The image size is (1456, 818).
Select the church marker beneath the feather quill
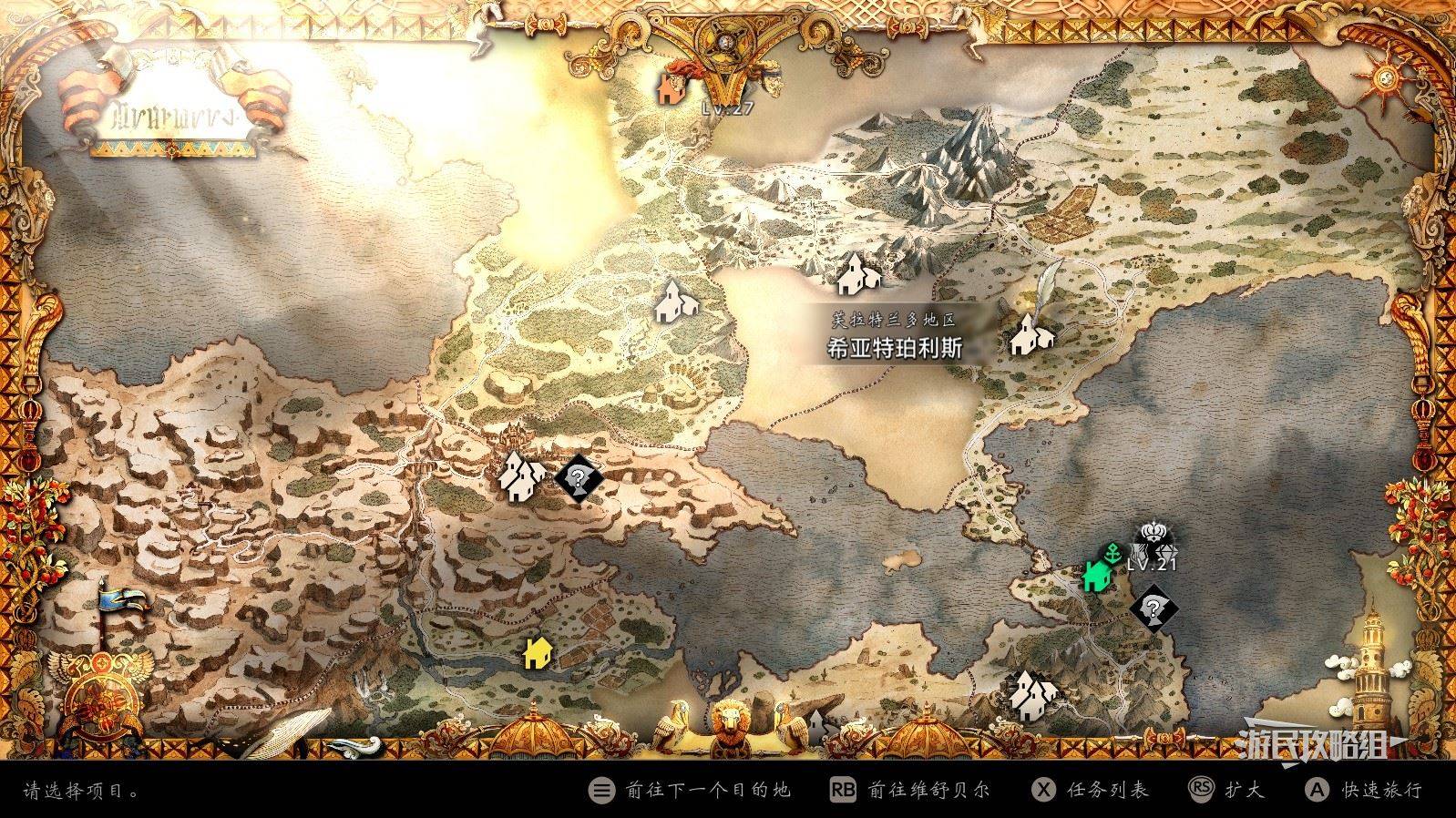pos(1030,335)
